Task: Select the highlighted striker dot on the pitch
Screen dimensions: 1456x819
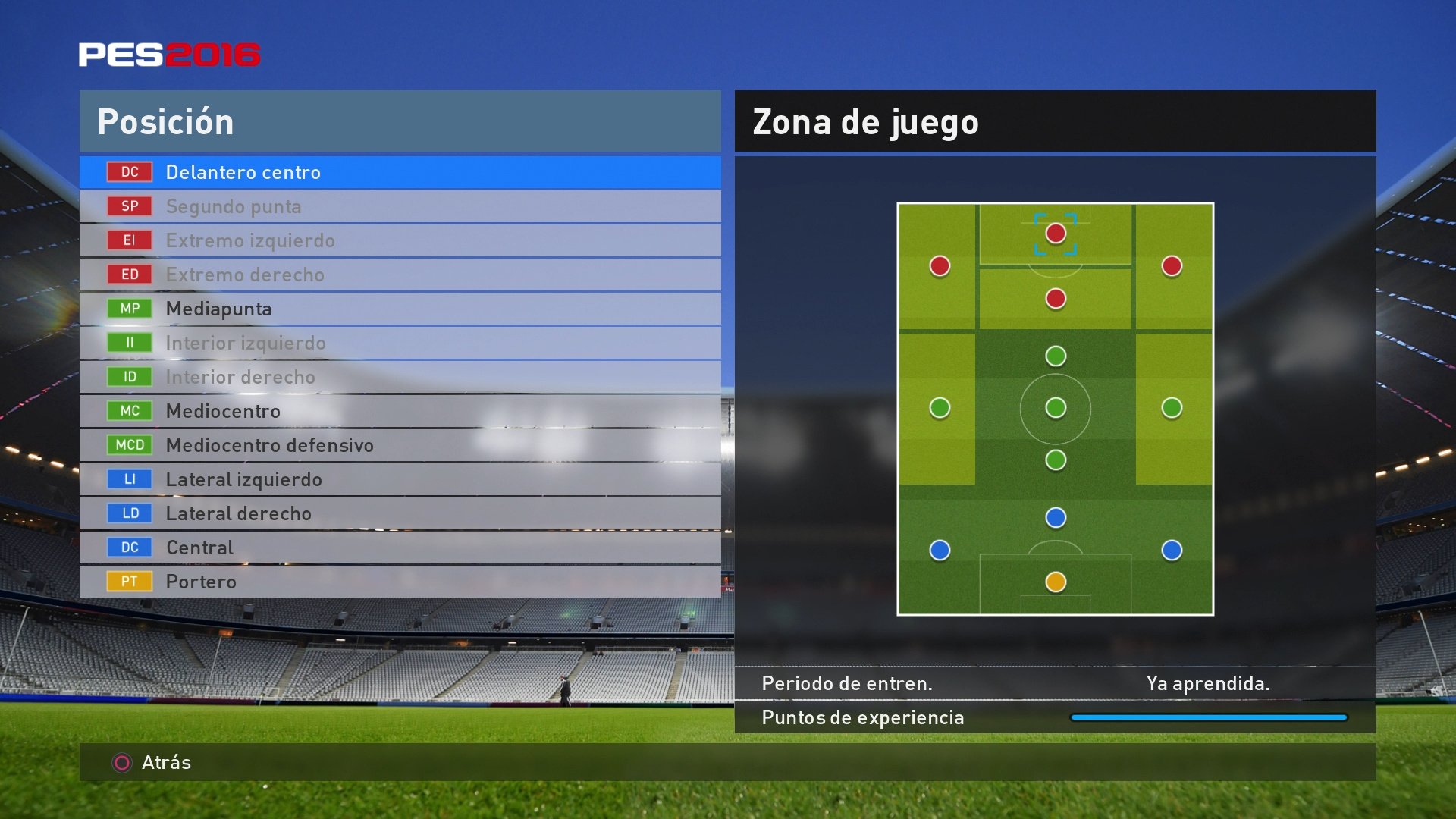Action: point(1055,234)
